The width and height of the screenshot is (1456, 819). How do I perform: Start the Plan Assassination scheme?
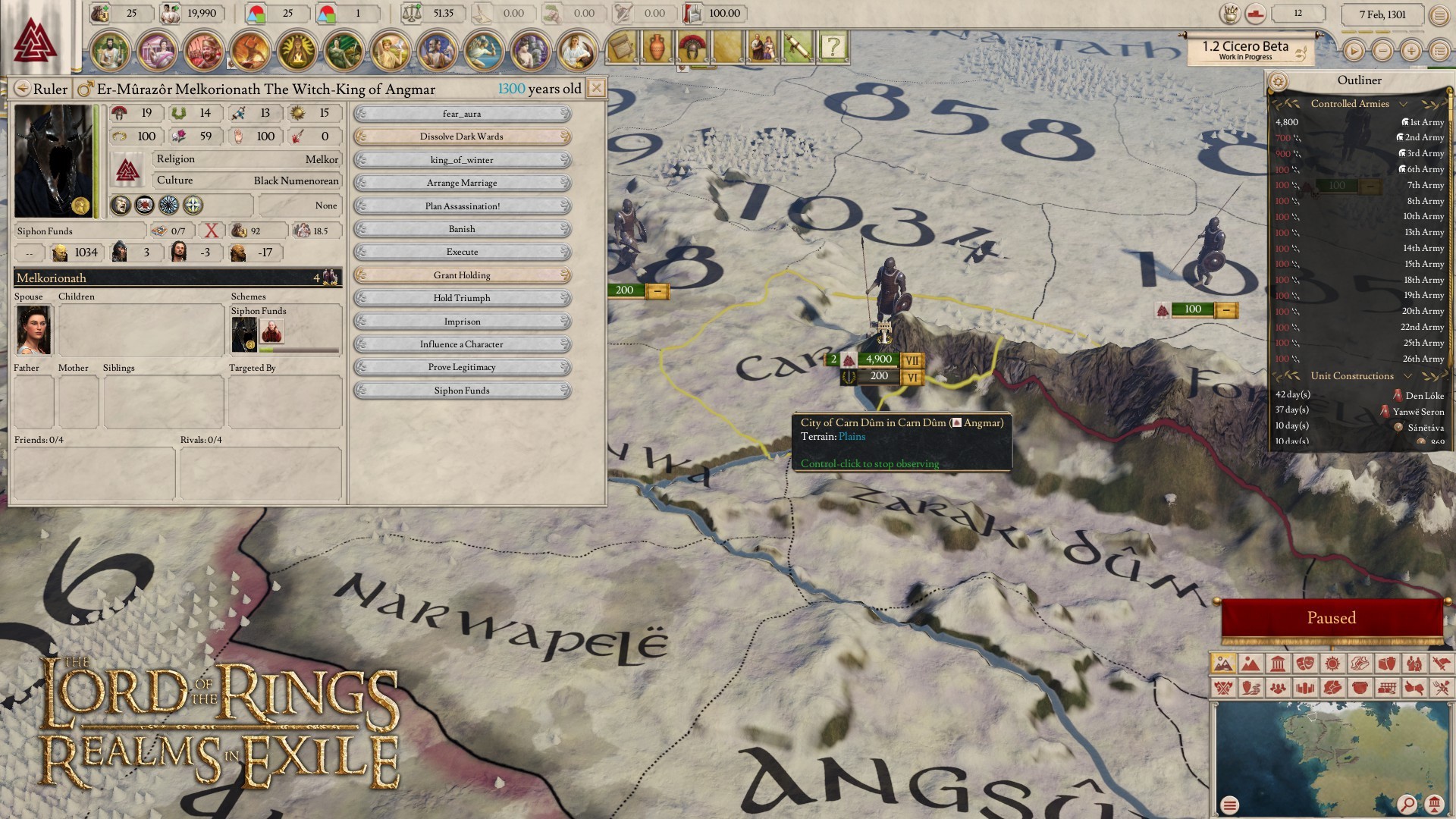pyautogui.click(x=462, y=206)
